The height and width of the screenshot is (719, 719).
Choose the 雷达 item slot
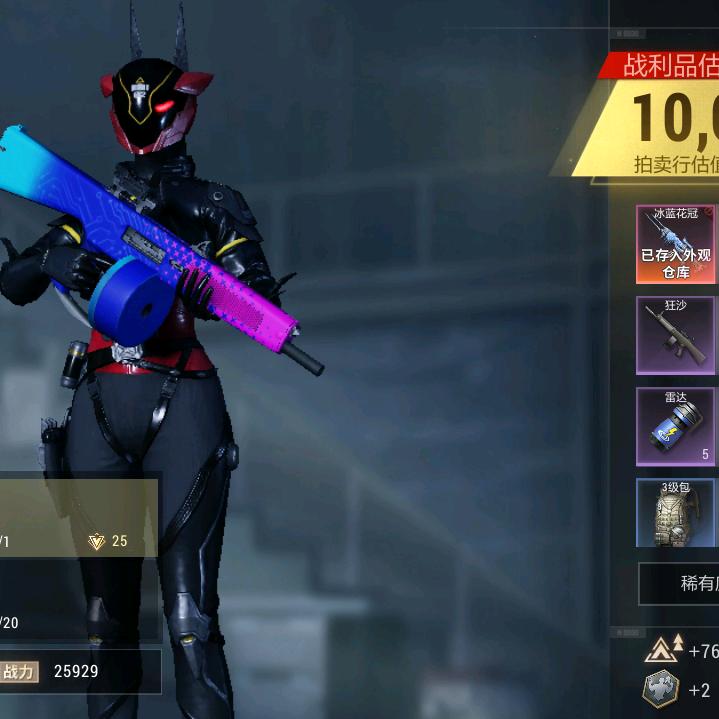click(x=675, y=427)
